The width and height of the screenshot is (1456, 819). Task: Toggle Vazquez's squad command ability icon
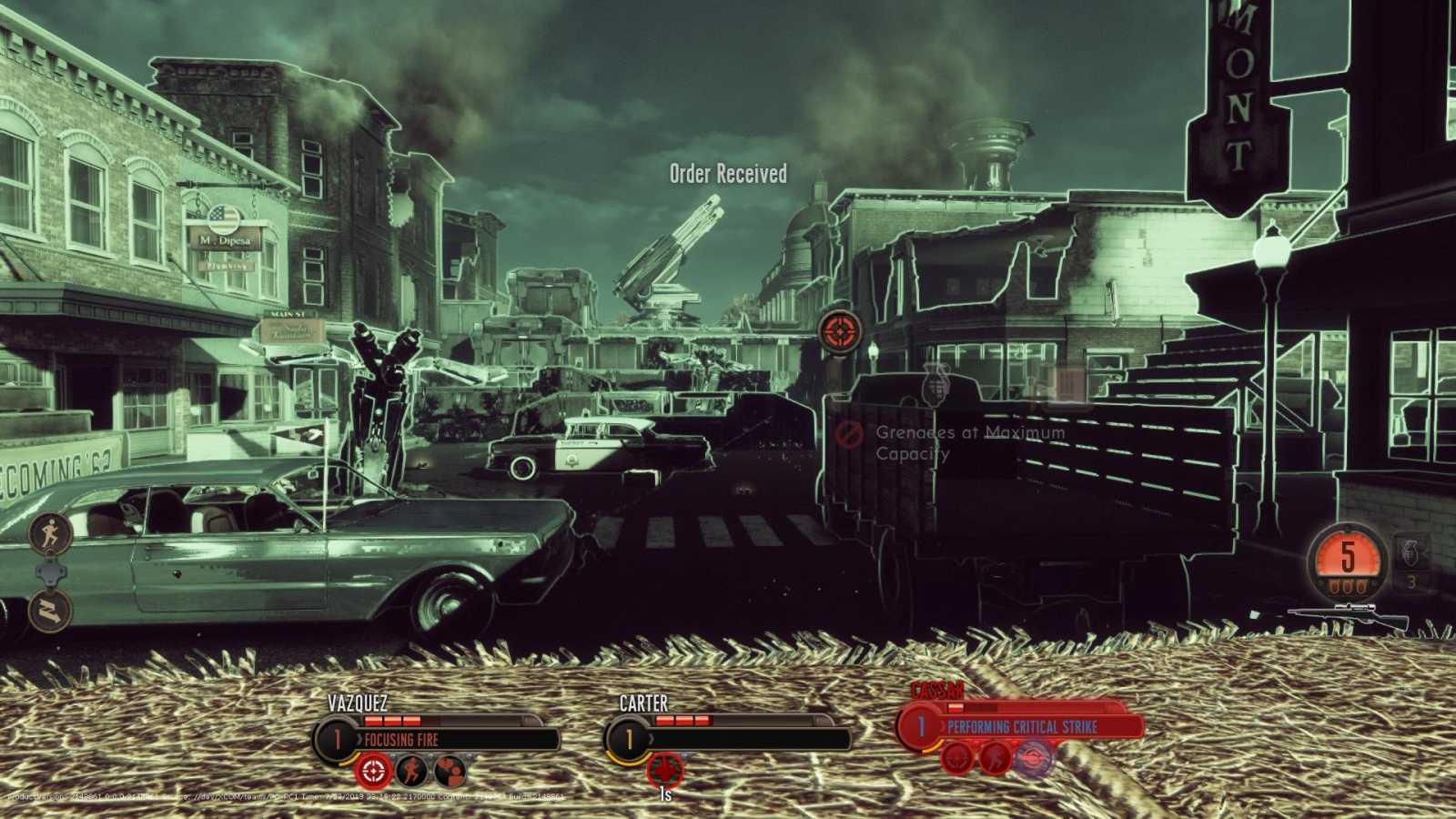pos(450,771)
